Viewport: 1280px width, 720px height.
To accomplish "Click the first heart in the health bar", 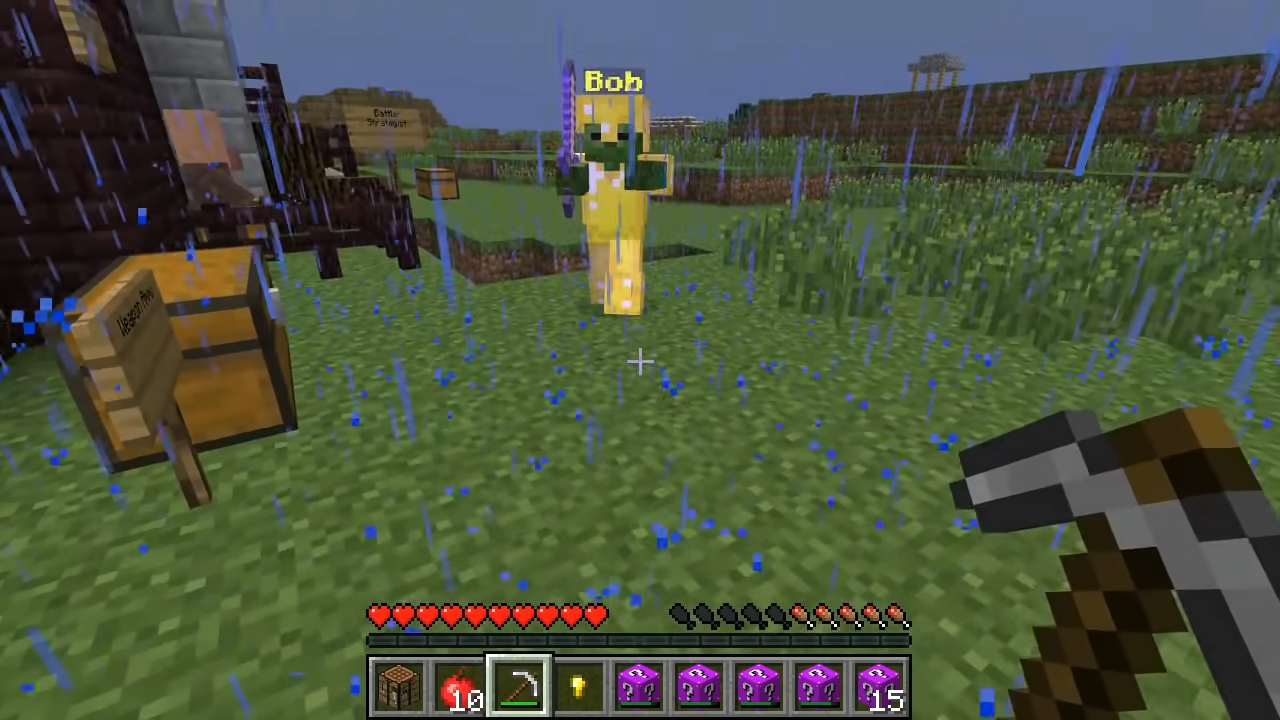I will click(x=378, y=616).
